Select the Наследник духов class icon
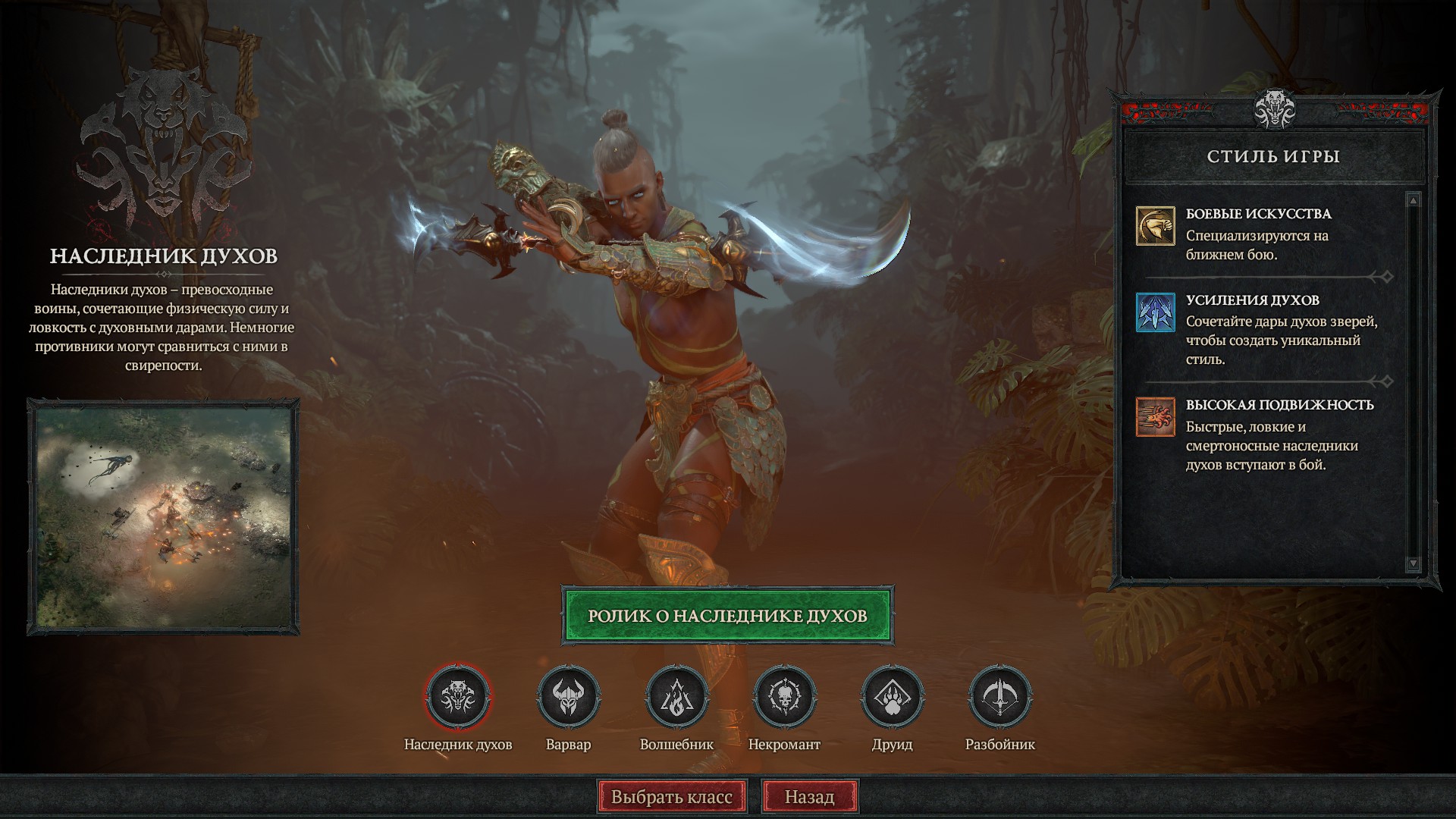The height and width of the screenshot is (819, 1456). coord(458,696)
